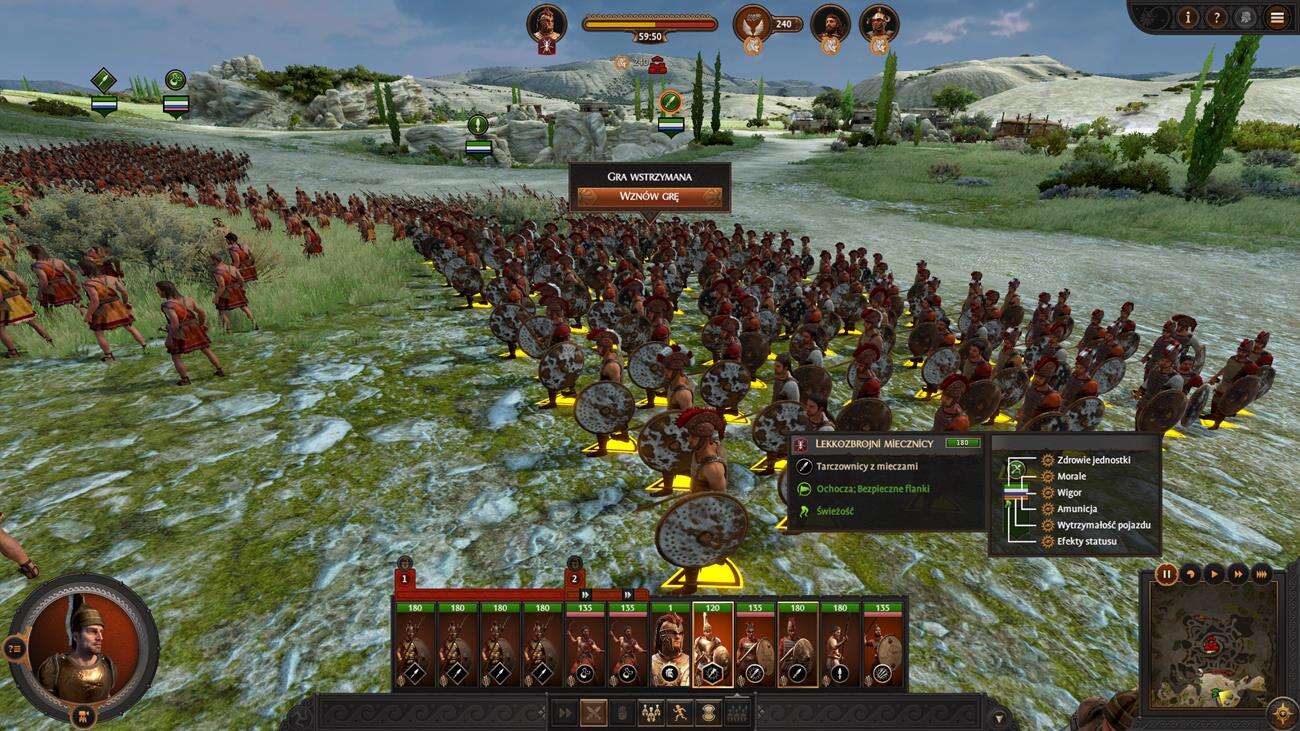Viewport: 1300px width, 731px height.
Task: Set normal play speed above the minimap
Action: 1214,574
